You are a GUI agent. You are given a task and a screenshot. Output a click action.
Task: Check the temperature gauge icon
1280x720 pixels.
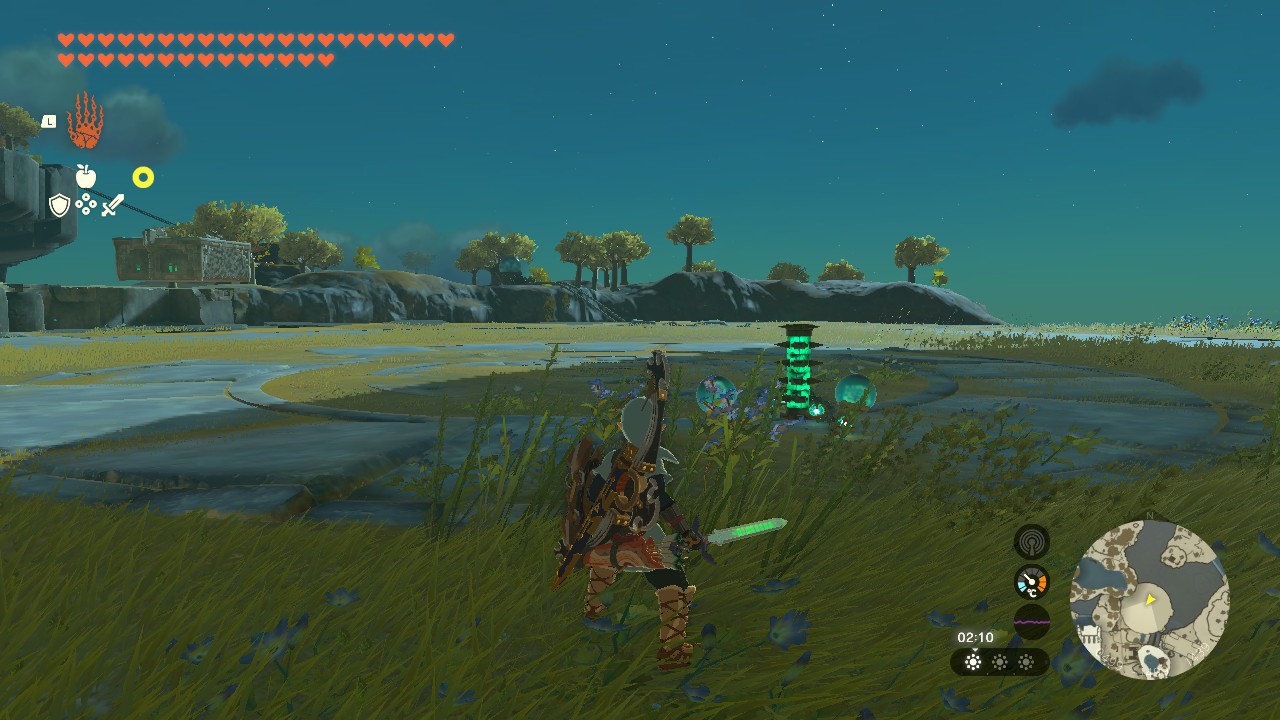(x=1032, y=582)
